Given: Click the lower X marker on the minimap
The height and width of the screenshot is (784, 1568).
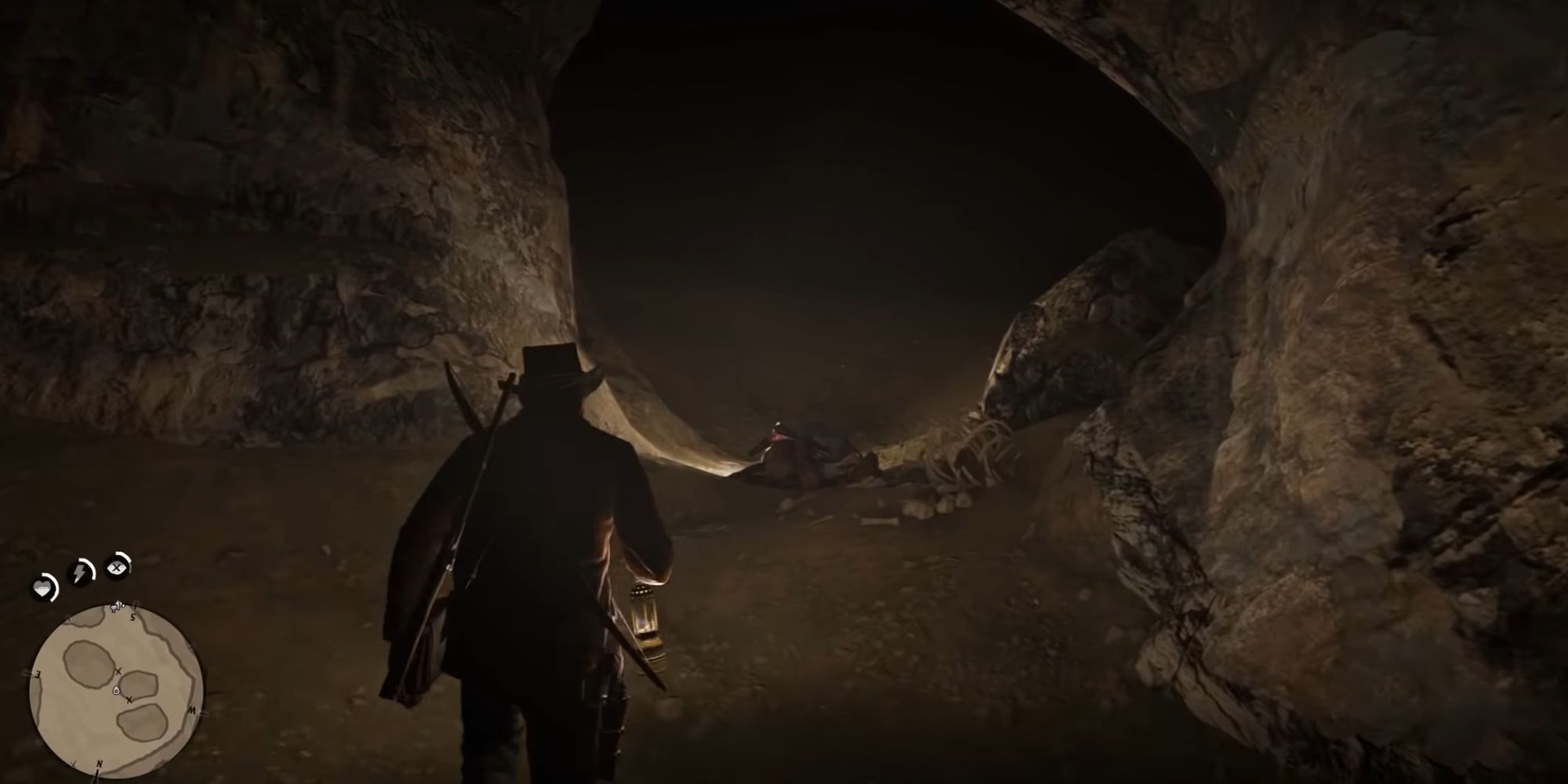Looking at the screenshot, I should pos(129,699).
